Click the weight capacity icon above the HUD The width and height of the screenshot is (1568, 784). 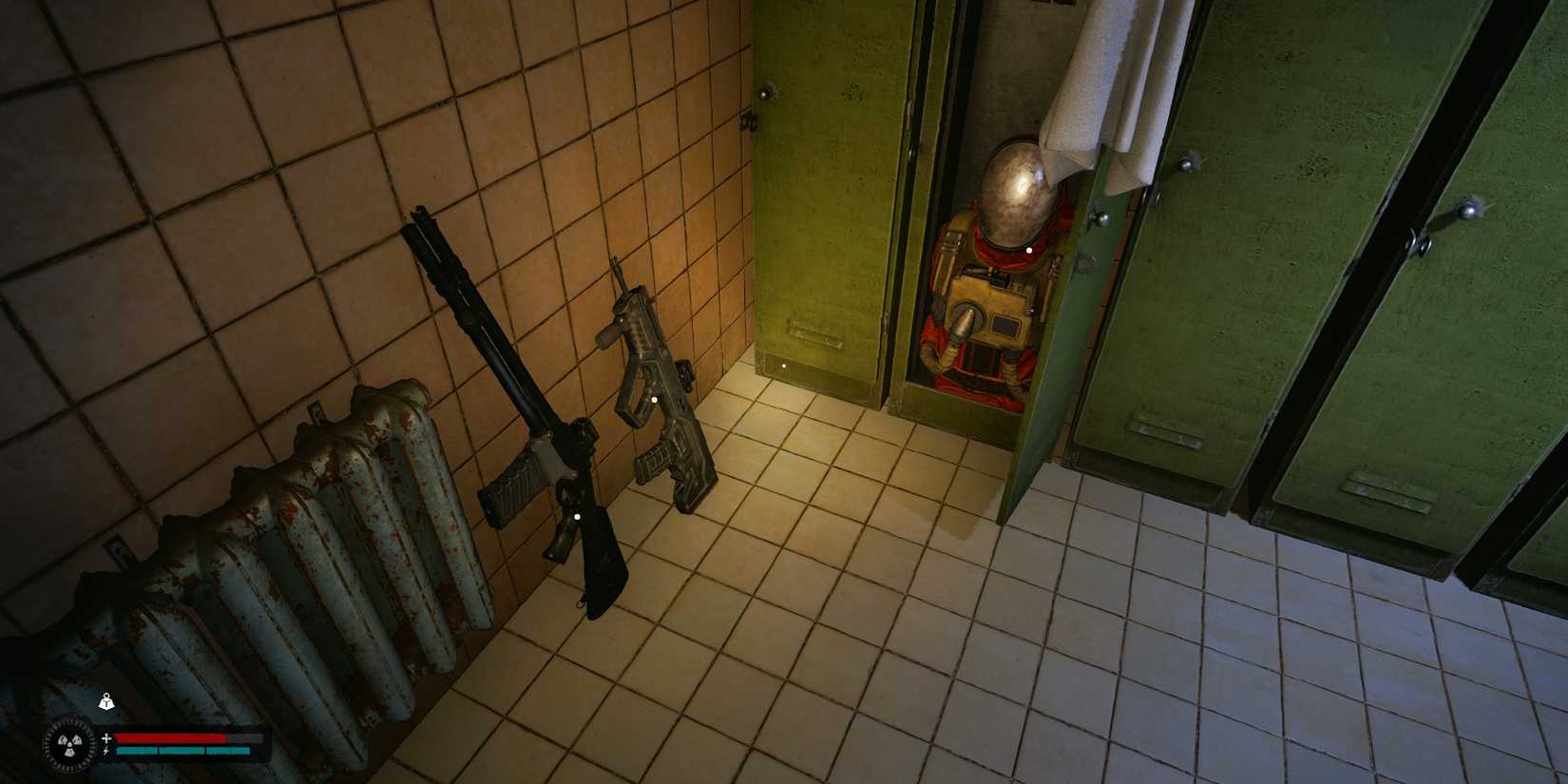[106, 703]
